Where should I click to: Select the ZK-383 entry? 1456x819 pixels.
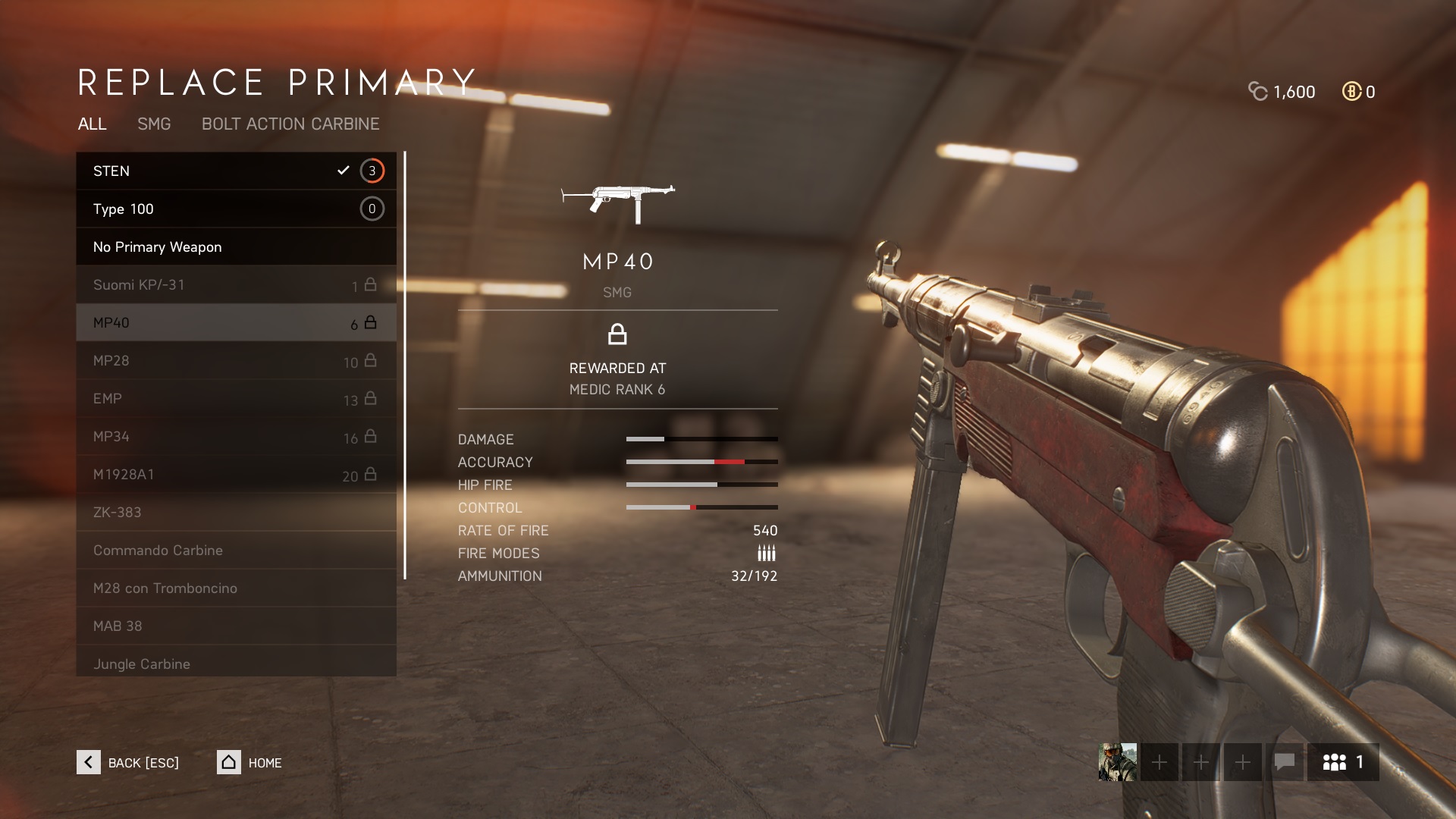236,512
